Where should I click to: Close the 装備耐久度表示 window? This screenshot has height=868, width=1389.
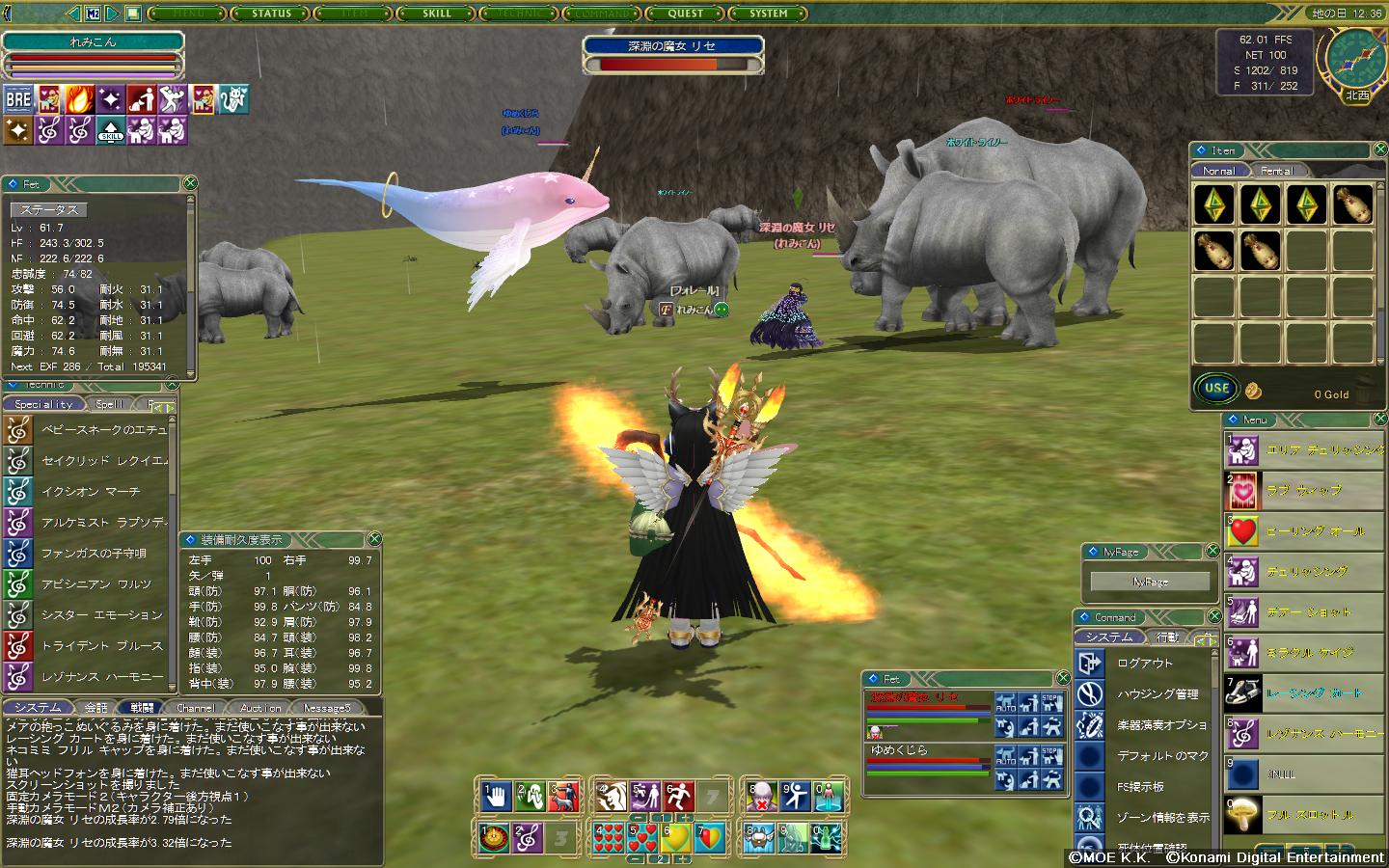click(x=374, y=539)
